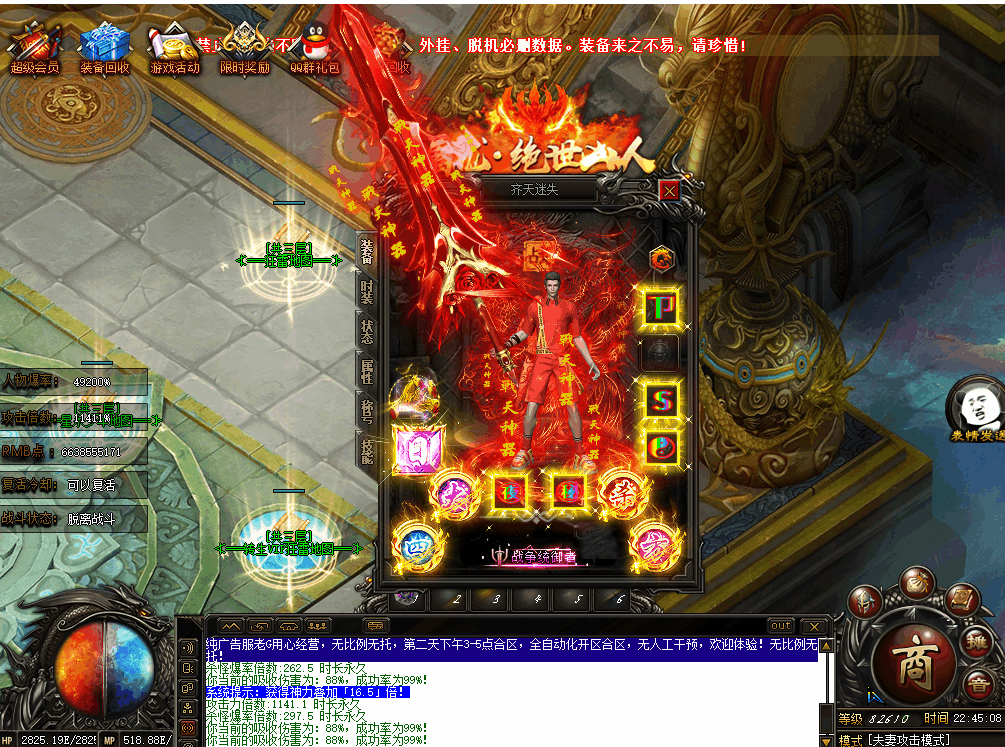Select the yin-yang equipment slot
The width and height of the screenshot is (1005, 747).
click(x=660, y=446)
